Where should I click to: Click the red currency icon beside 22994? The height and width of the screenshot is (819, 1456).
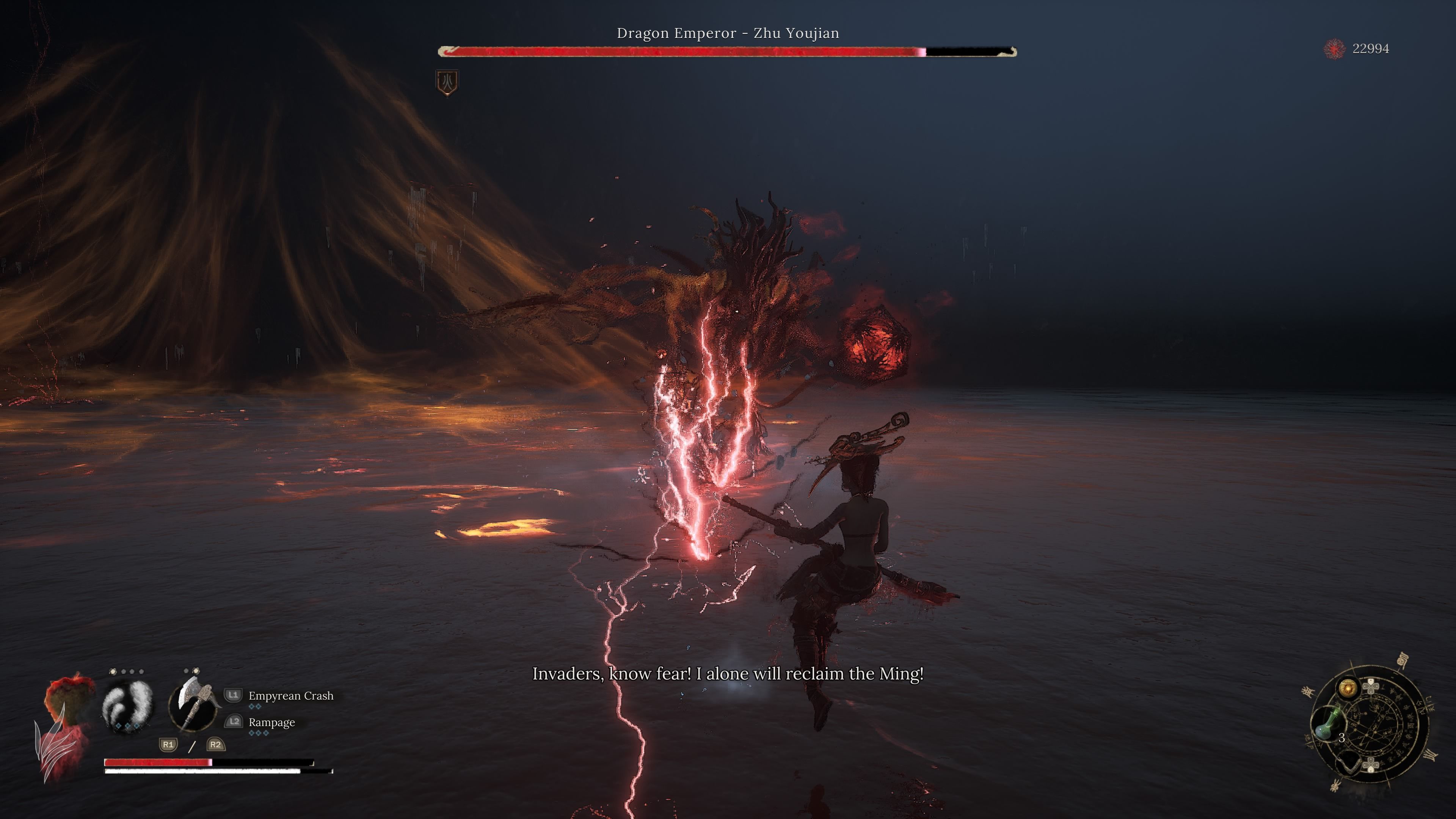(x=1335, y=49)
